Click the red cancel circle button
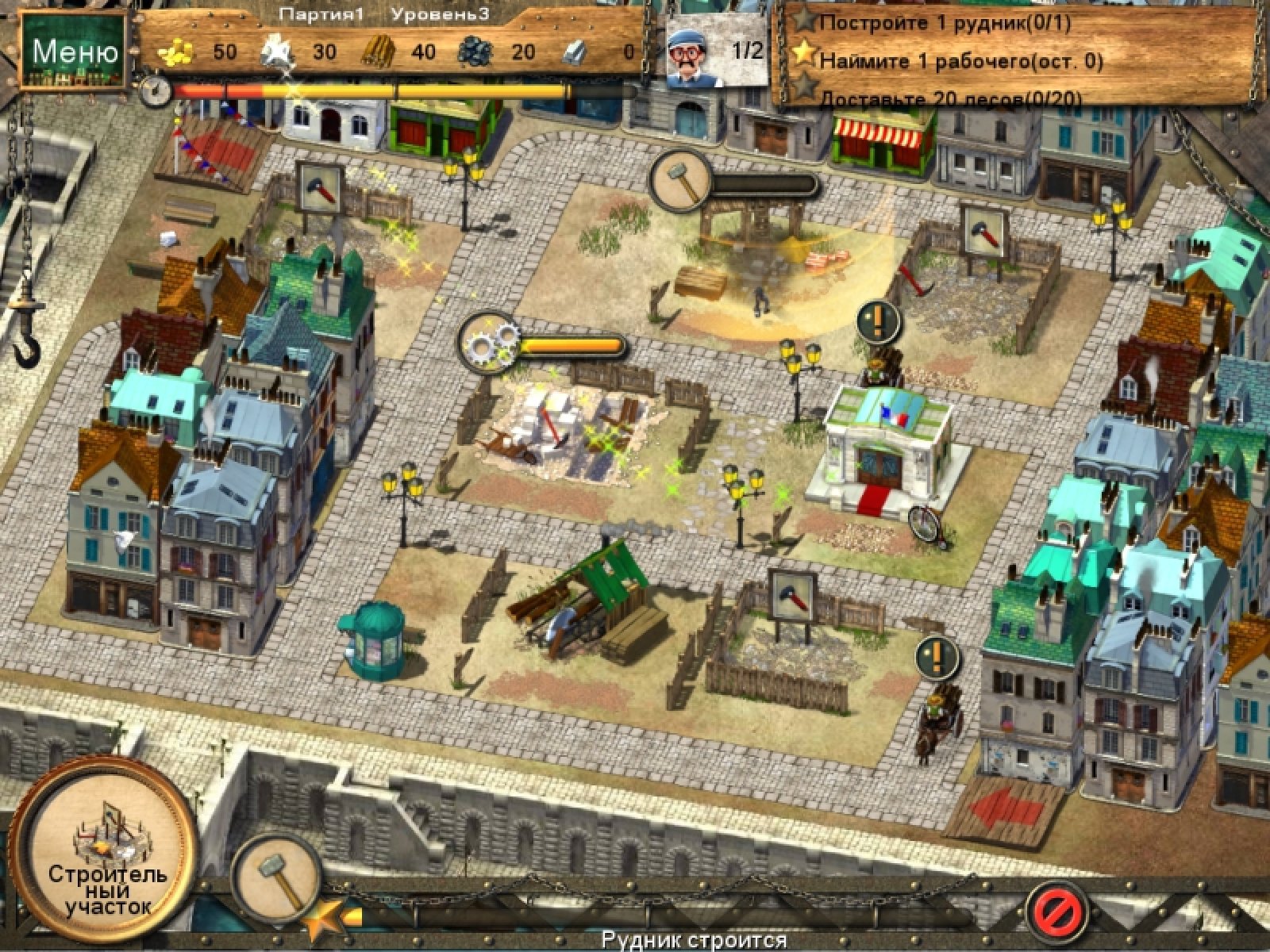The height and width of the screenshot is (952, 1270). pyautogui.click(x=1056, y=906)
